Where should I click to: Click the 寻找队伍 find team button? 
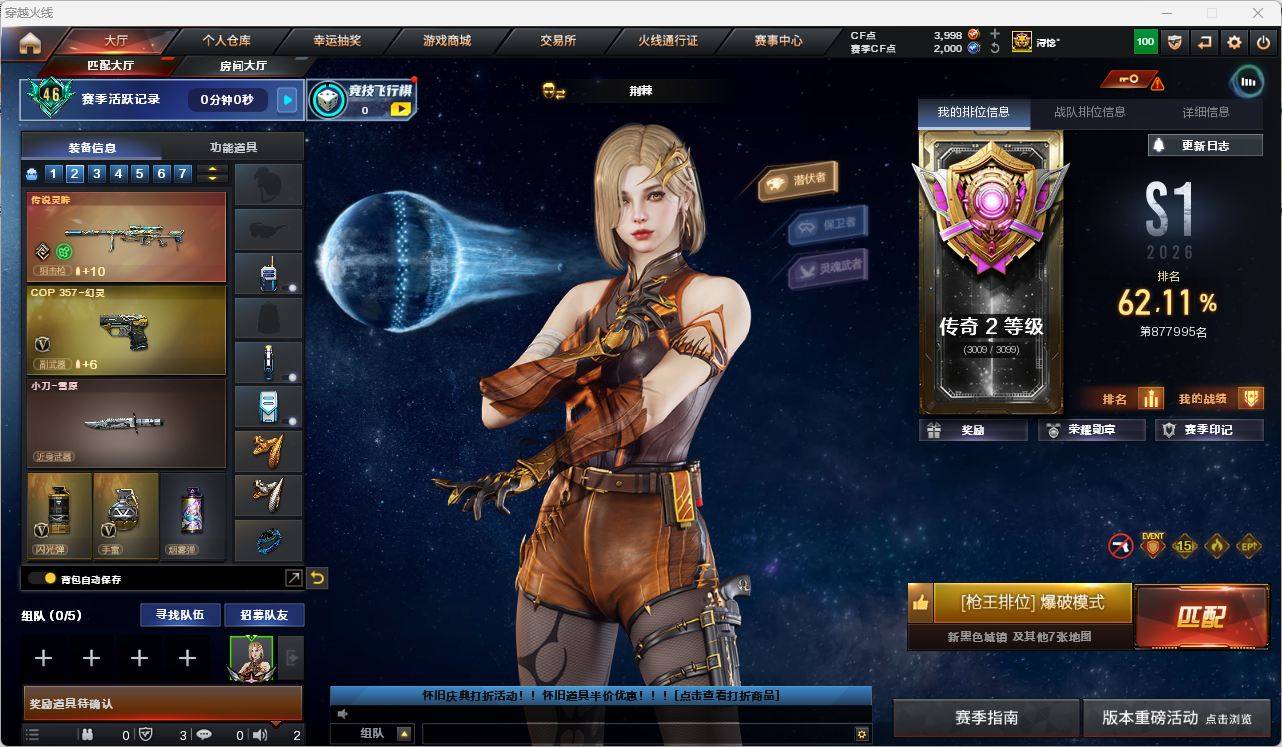click(180, 615)
